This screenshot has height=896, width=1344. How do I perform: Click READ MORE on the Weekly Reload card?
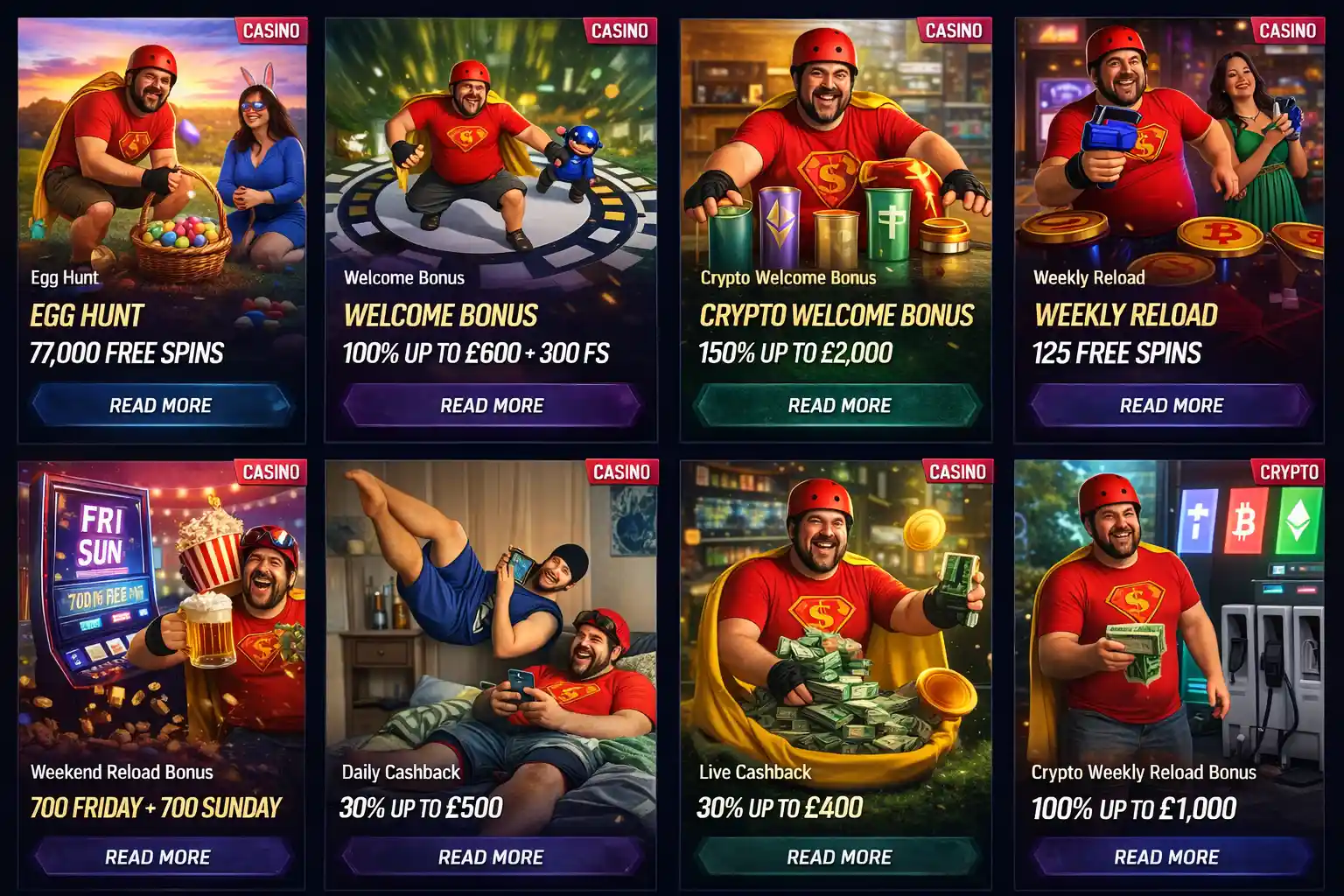(x=1171, y=405)
